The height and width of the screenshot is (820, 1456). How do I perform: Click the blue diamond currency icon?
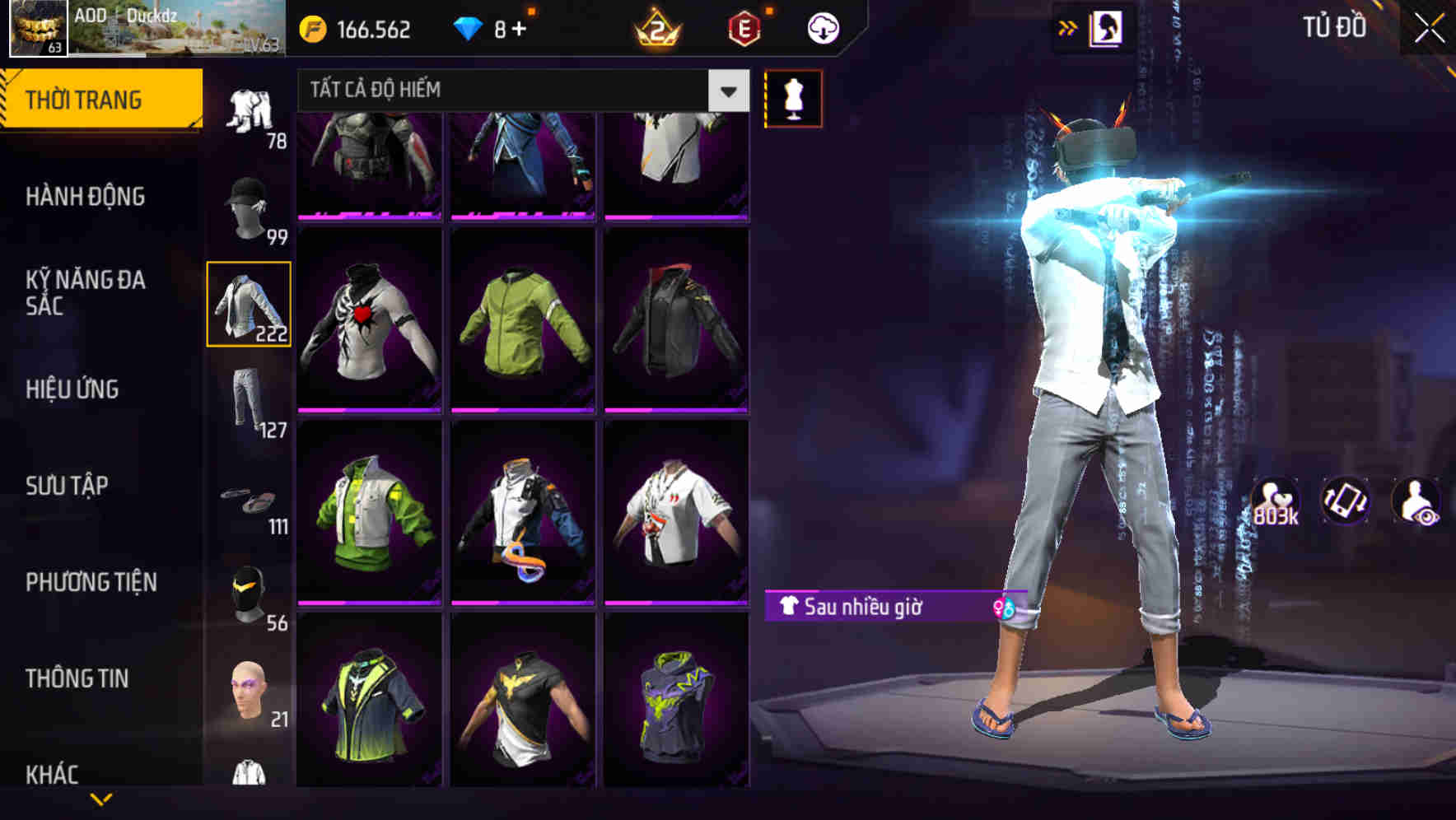coord(469,27)
